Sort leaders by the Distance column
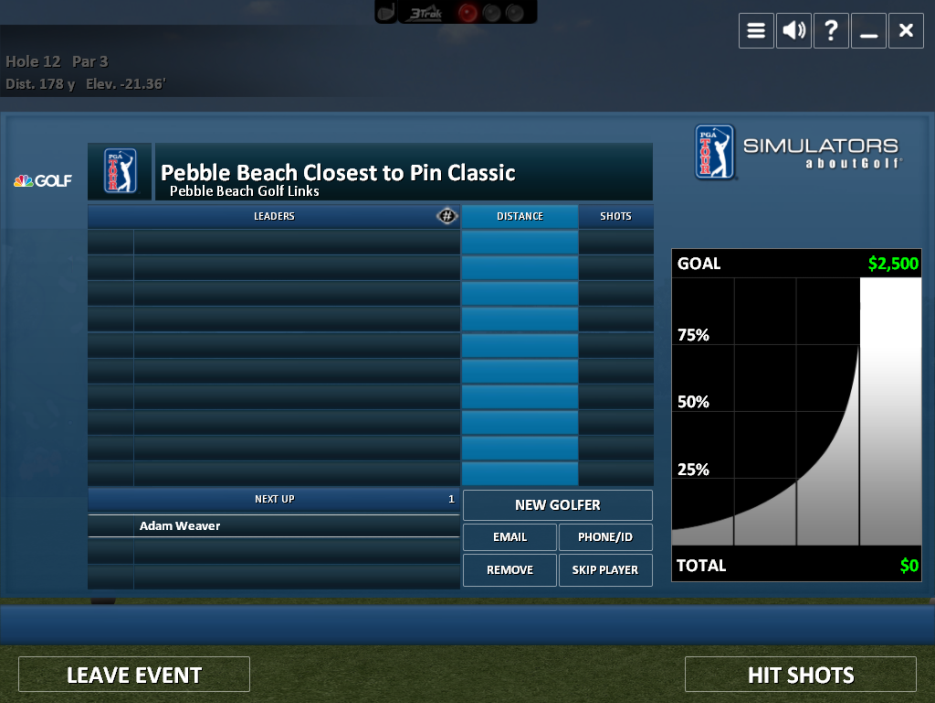Viewport: 935px width, 703px height. pos(520,216)
